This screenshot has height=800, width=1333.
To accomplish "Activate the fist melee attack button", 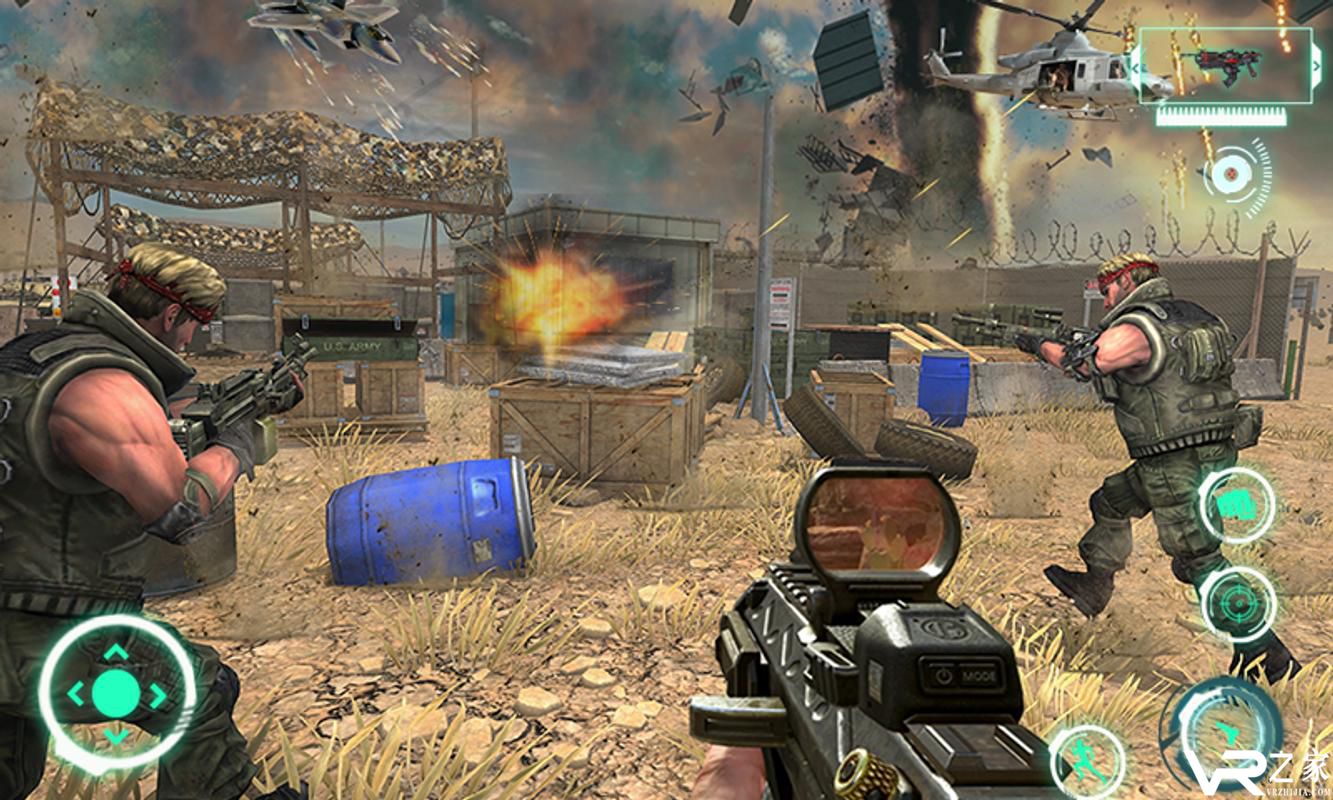I will [x=1237, y=505].
